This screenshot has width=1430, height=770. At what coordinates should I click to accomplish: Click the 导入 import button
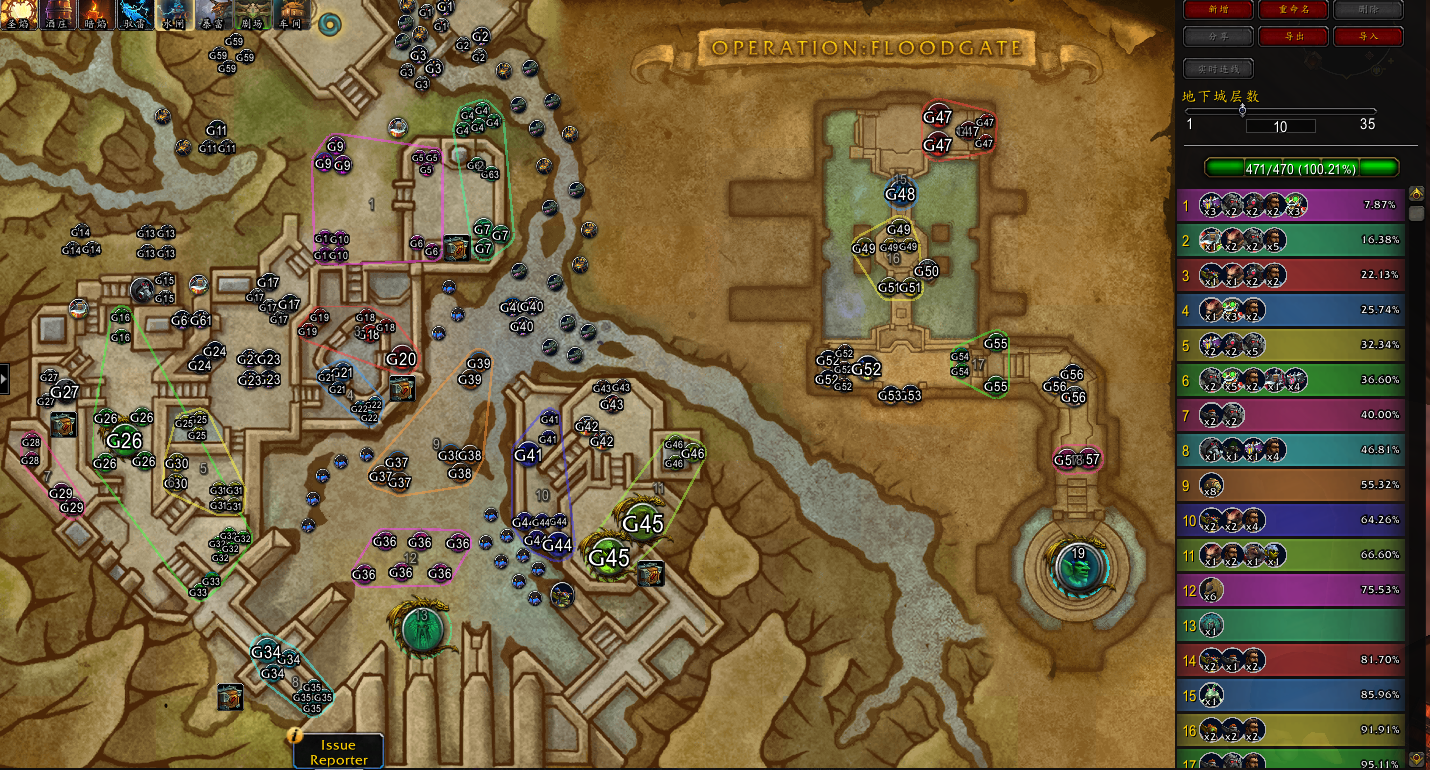1367,36
